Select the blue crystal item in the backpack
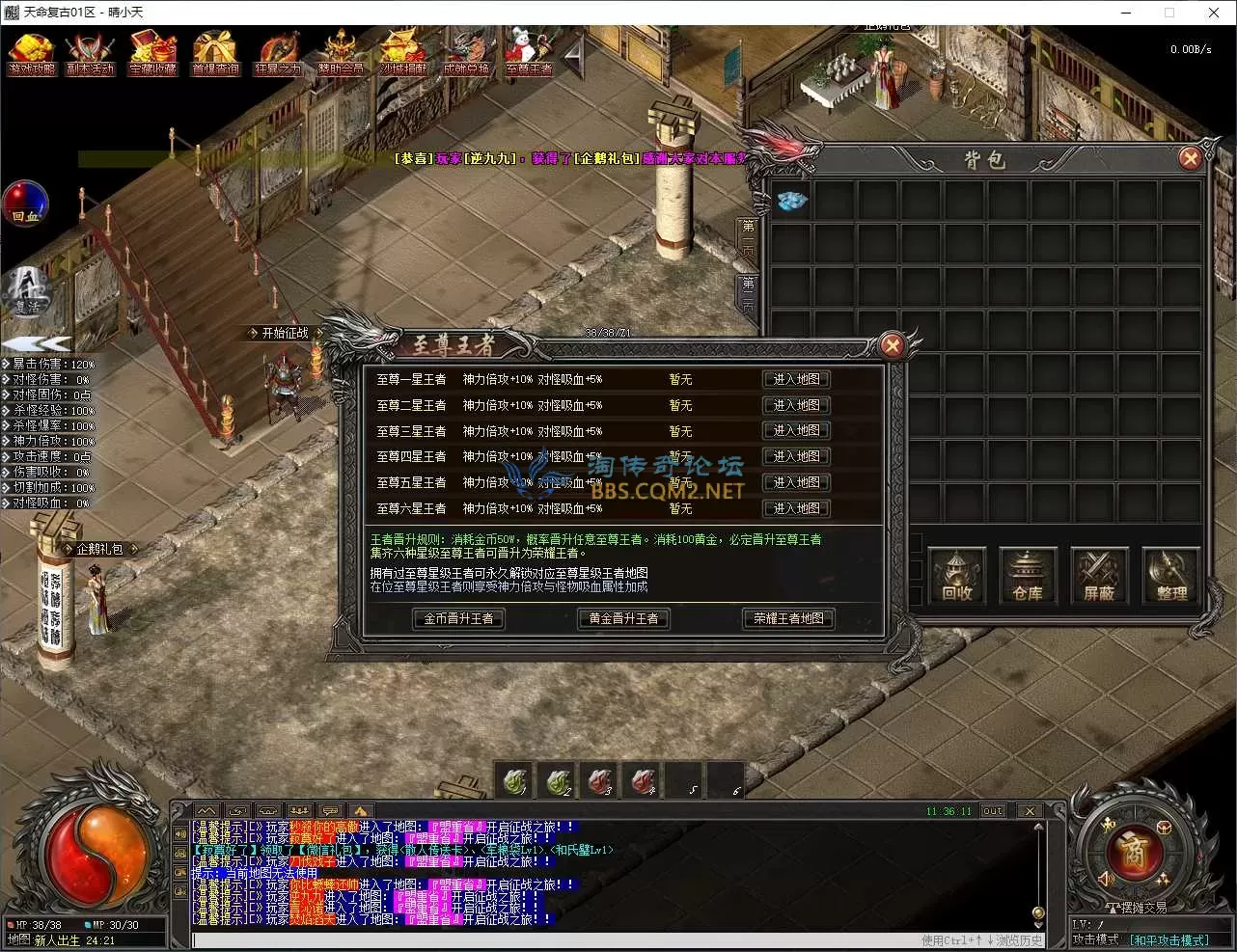The height and width of the screenshot is (952, 1237). click(x=791, y=201)
